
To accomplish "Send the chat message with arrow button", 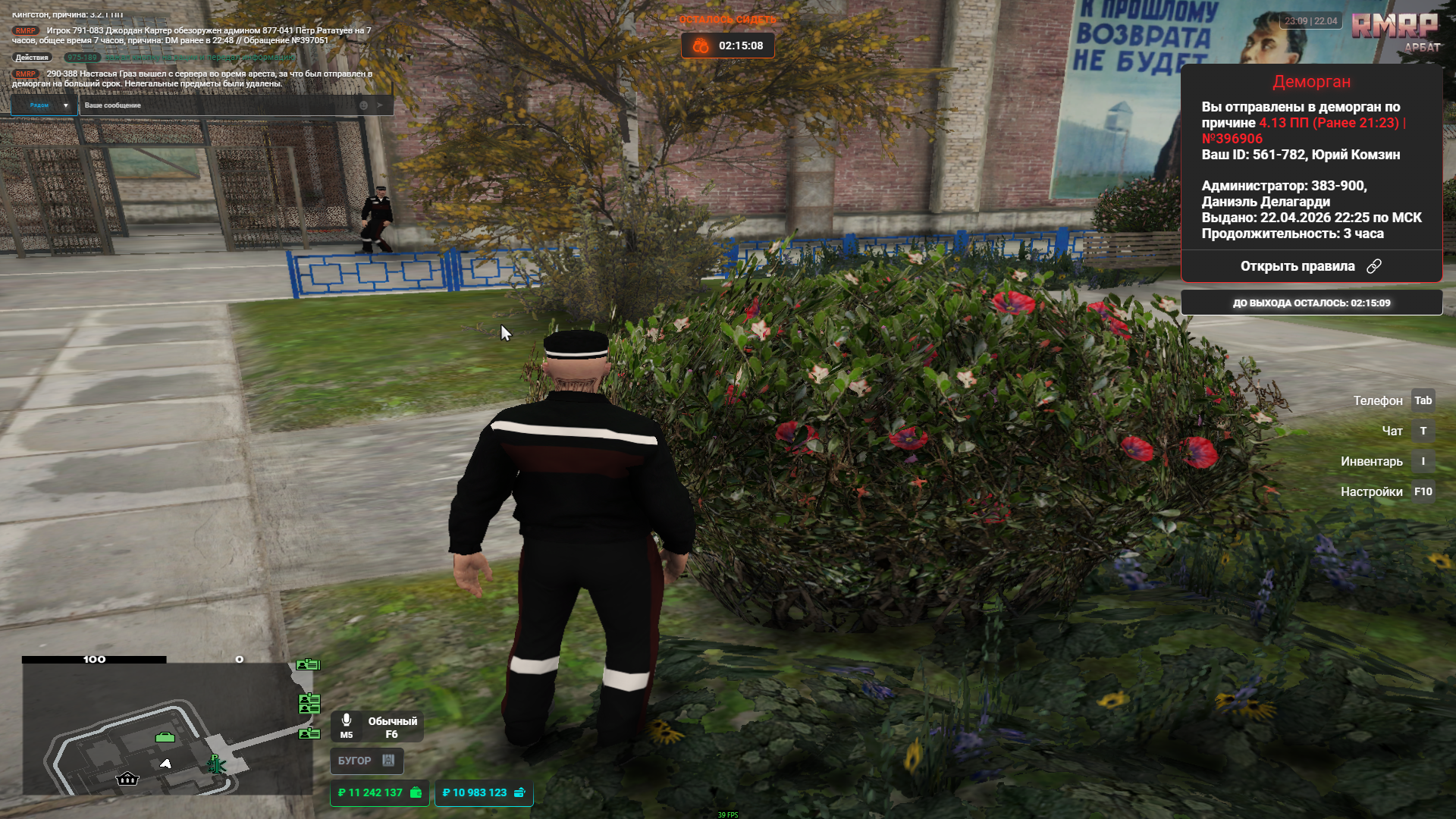I will pyautogui.click(x=381, y=105).
